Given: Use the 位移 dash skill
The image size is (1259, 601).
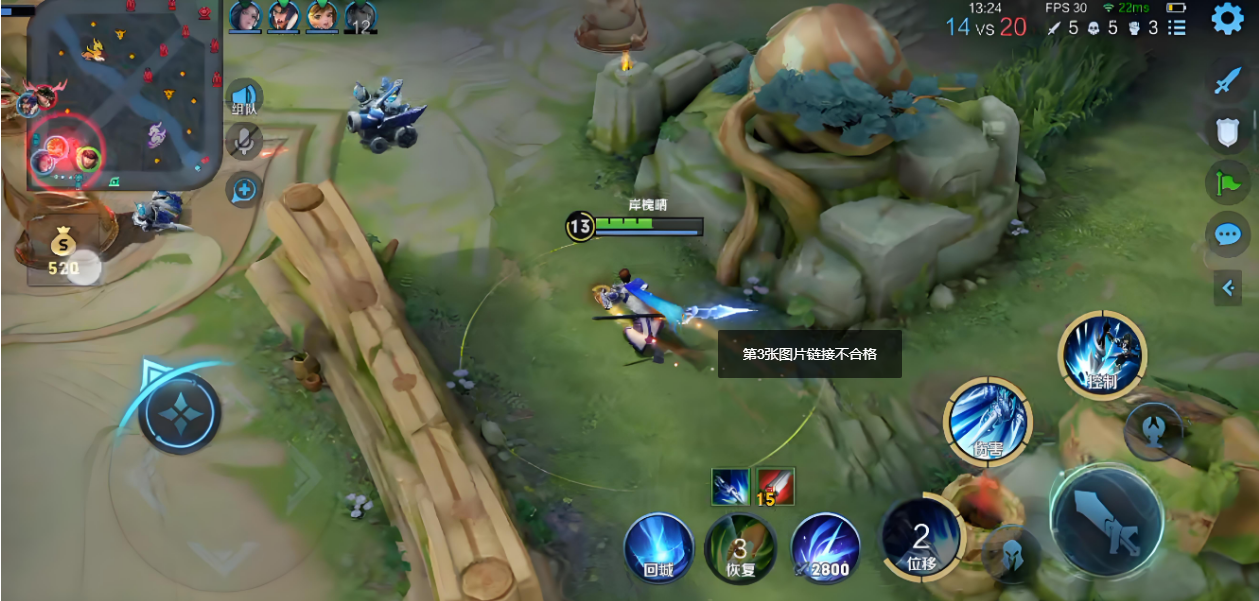Looking at the screenshot, I should [921, 538].
